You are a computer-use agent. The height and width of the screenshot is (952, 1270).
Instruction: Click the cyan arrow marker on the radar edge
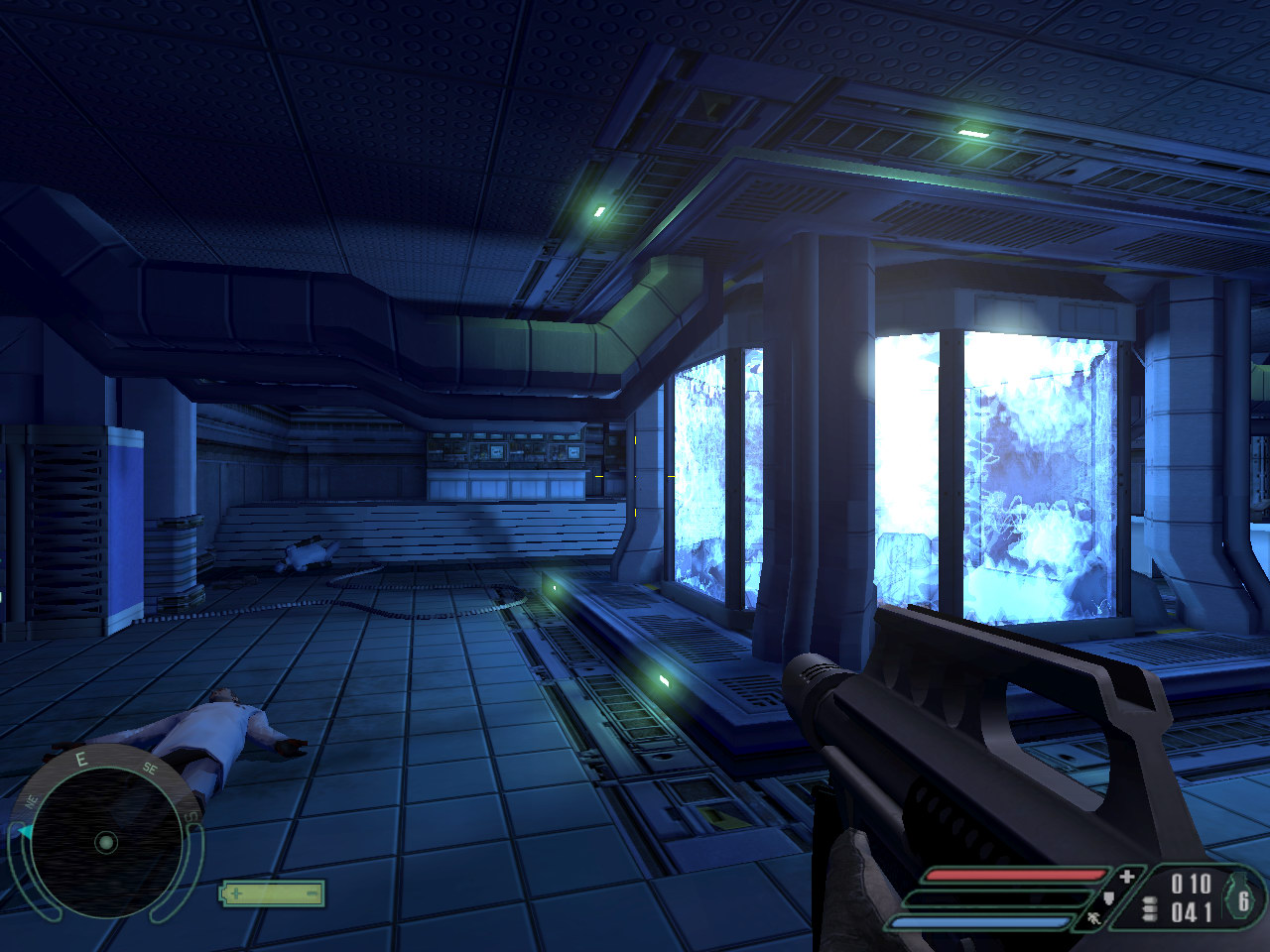coord(24,832)
